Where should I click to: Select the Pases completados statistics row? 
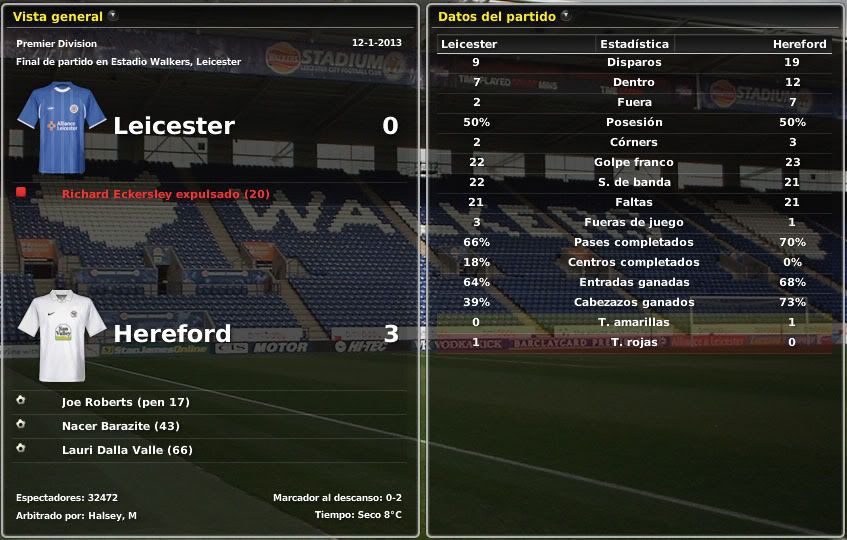click(633, 242)
